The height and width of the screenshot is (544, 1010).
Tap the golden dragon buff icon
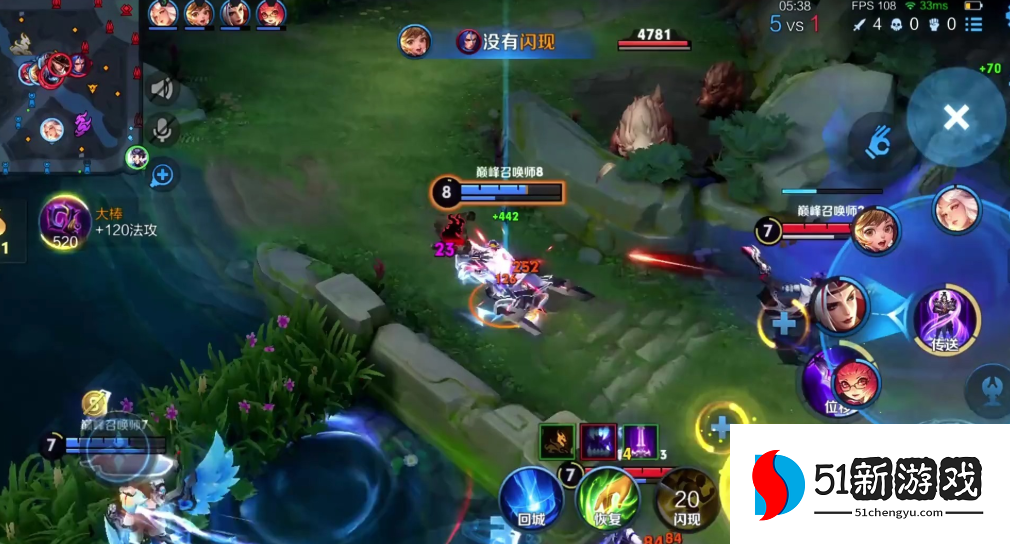coord(557,441)
